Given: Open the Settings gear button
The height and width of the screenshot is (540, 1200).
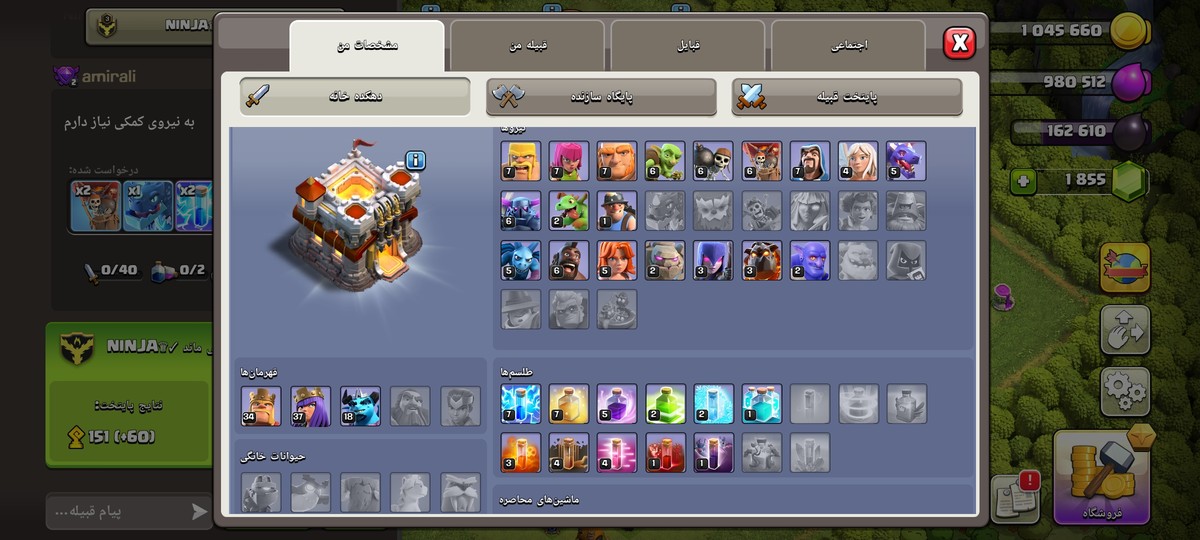Looking at the screenshot, I should 1125,391.
